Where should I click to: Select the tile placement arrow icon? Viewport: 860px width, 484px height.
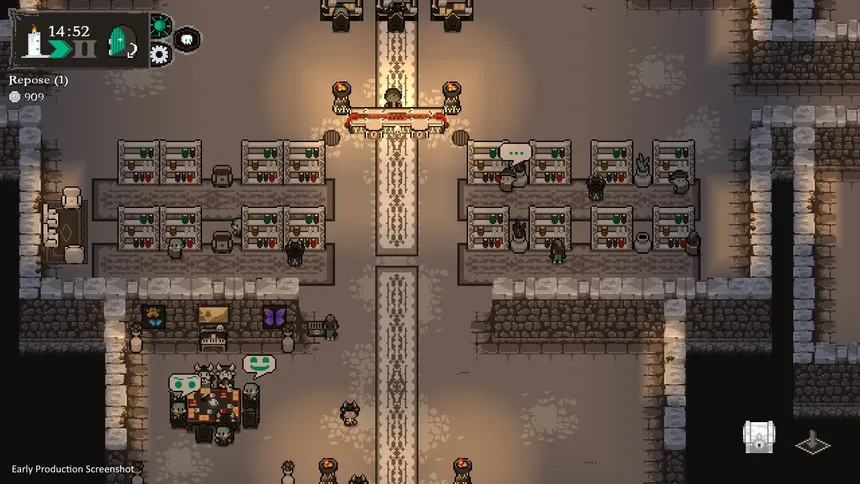(812, 441)
